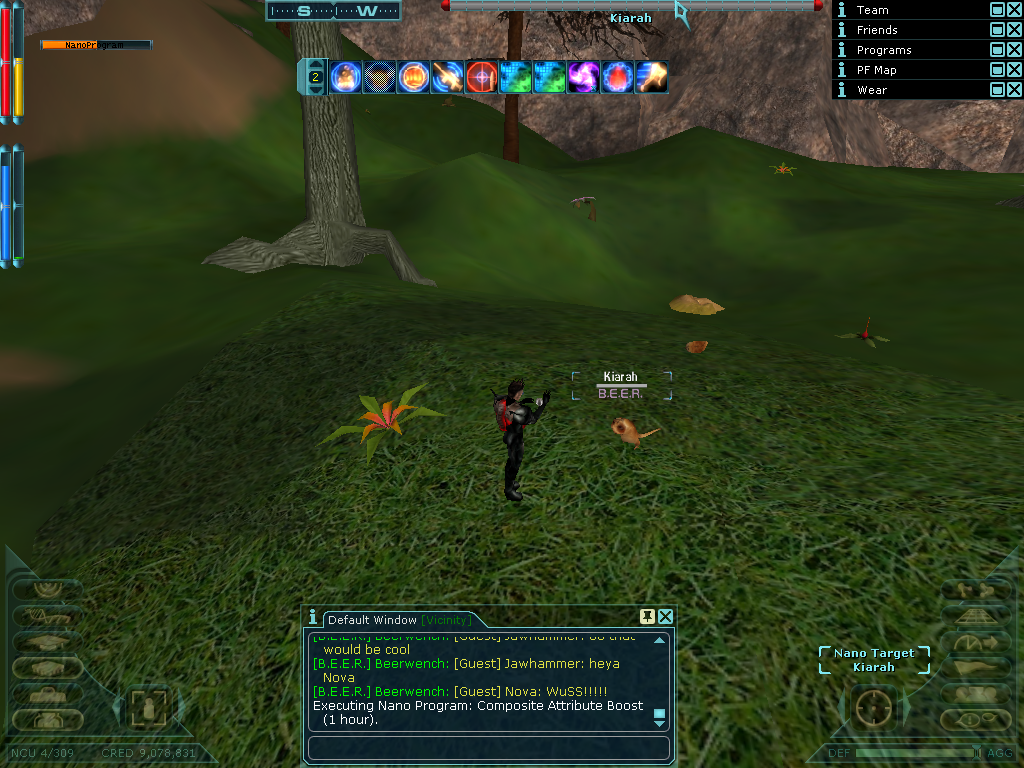Minimize the Wear panel

point(997,89)
